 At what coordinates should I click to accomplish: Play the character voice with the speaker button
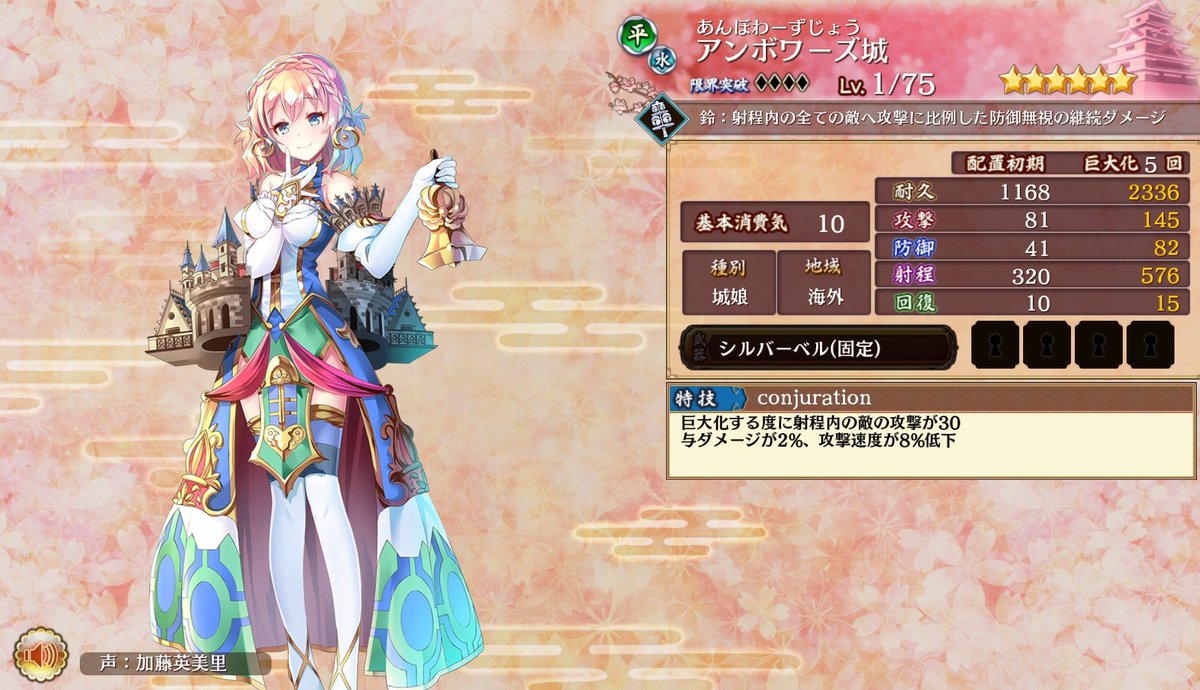click(41, 655)
